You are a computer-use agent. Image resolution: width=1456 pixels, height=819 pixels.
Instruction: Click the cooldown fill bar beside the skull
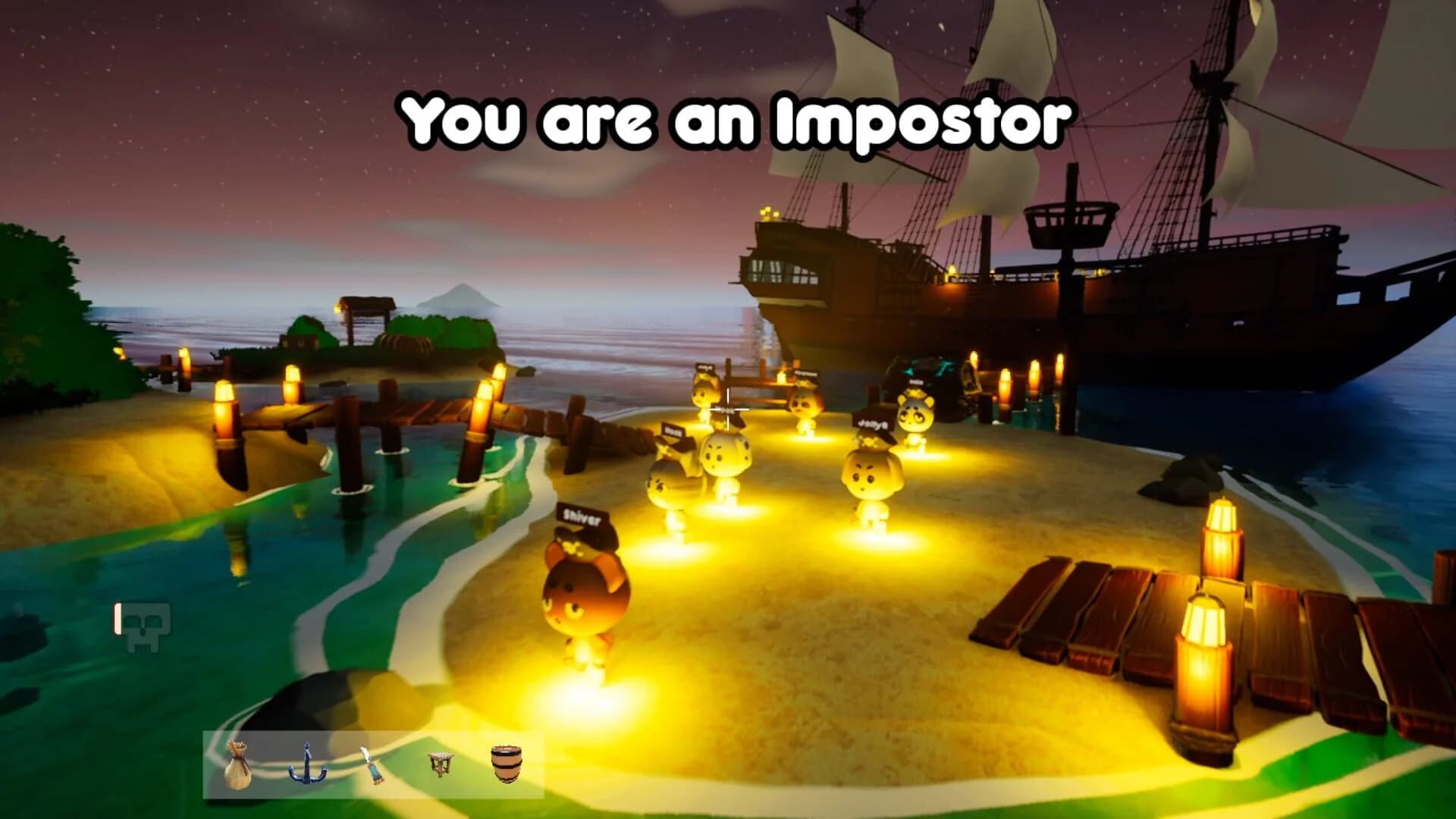tap(118, 620)
